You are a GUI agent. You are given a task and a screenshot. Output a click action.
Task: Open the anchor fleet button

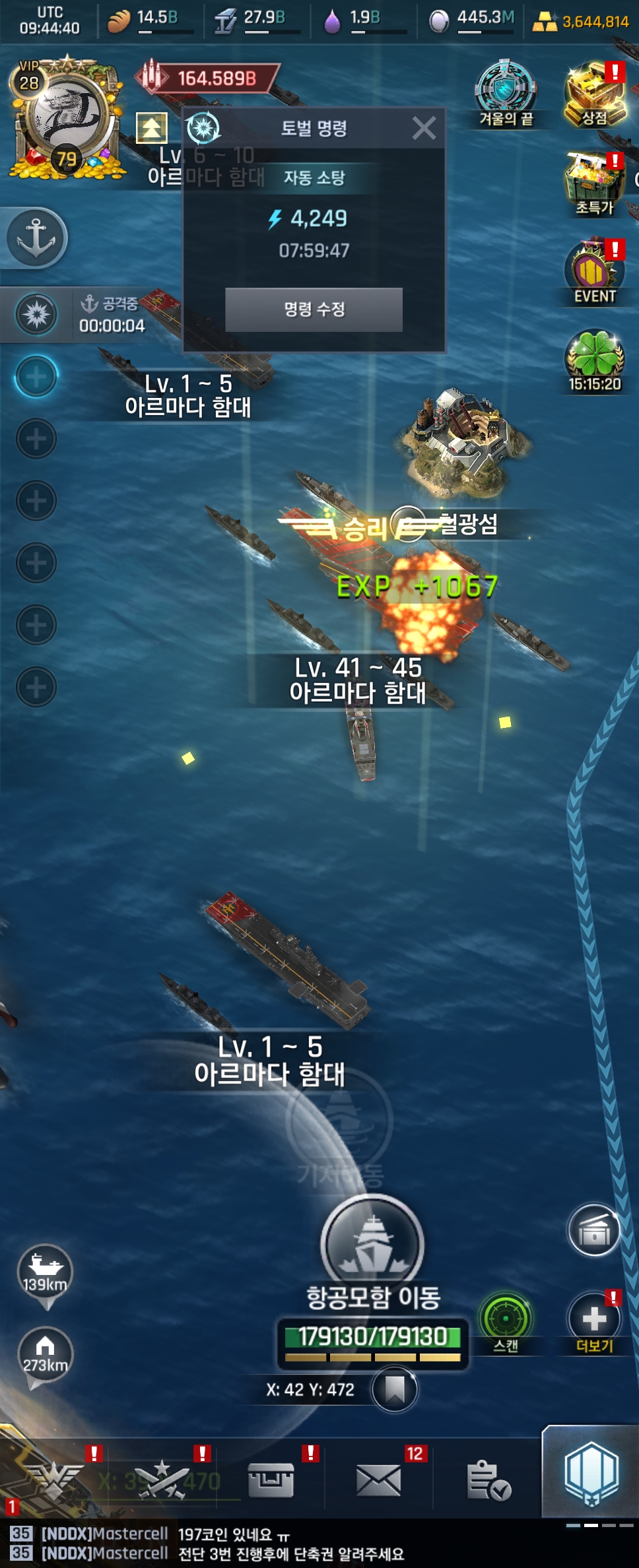click(x=36, y=238)
